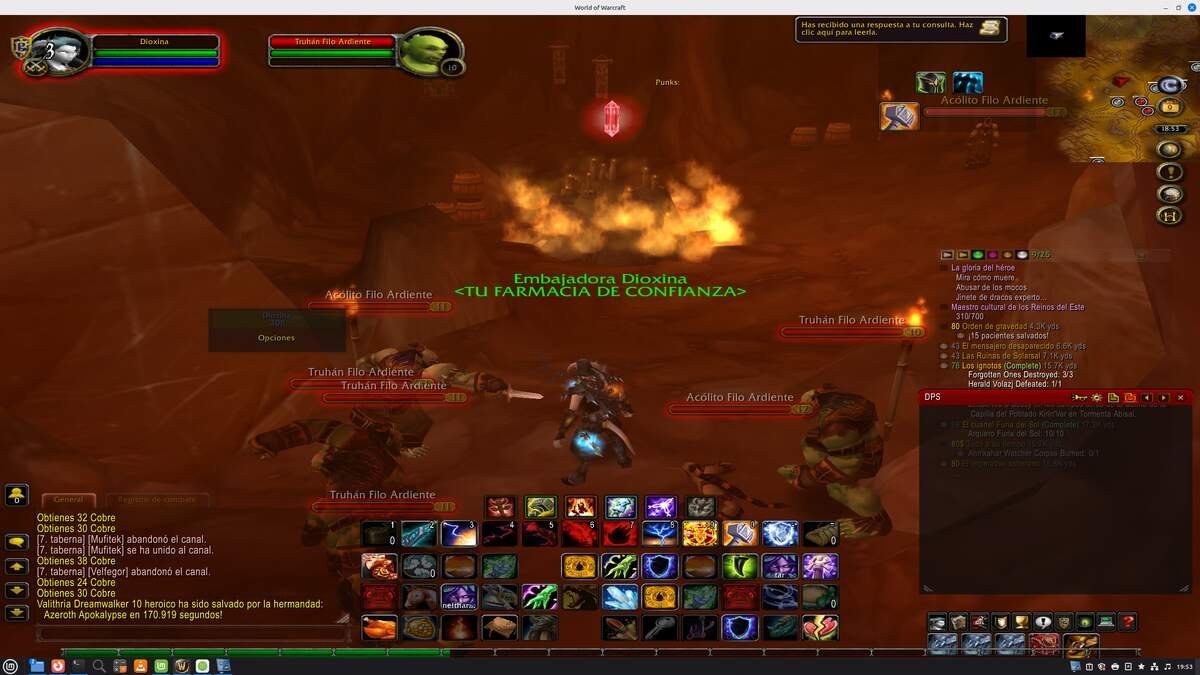1200x675 pixels.
Task: Switch to the General chat tab
Action: point(68,499)
